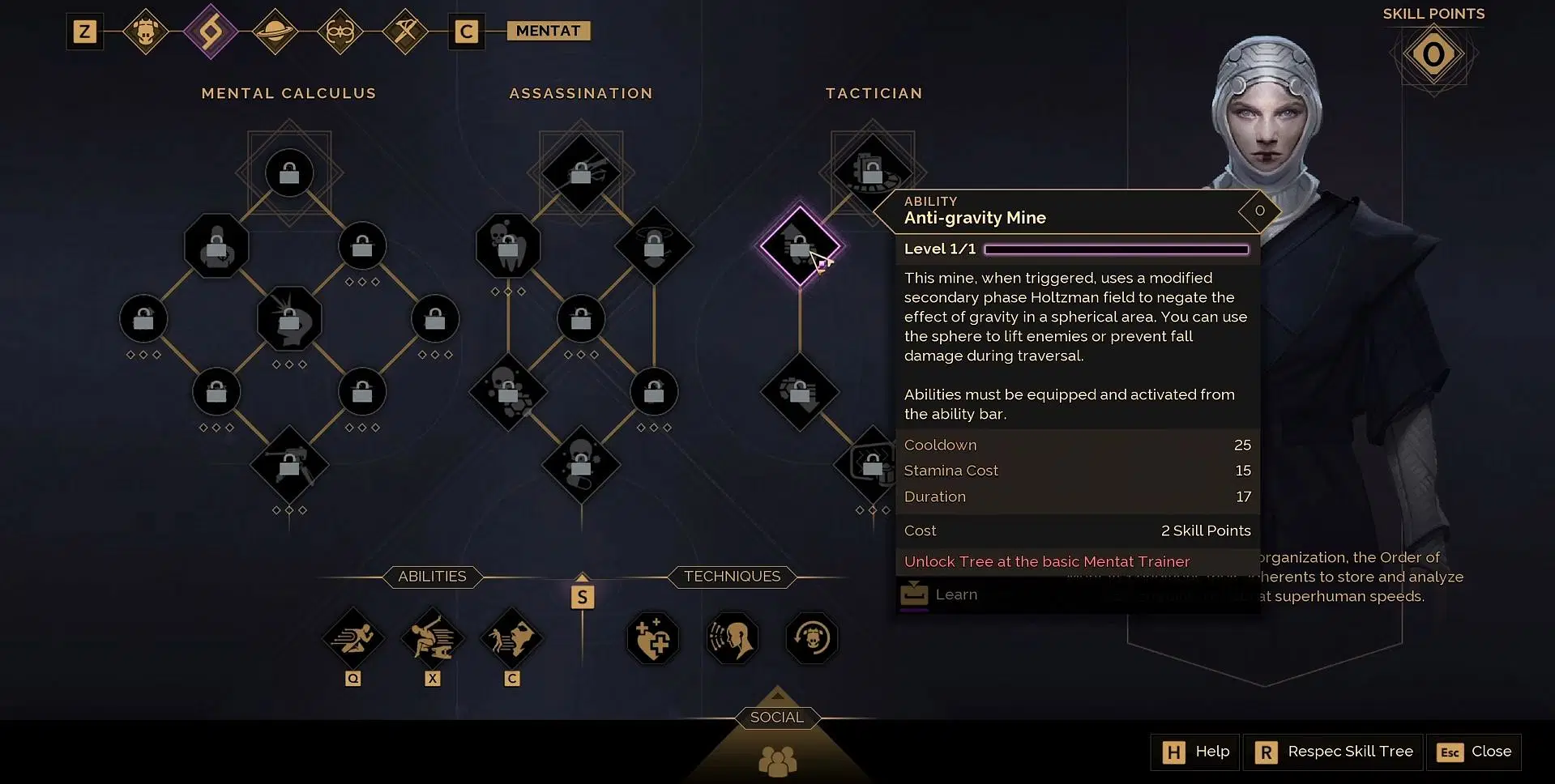Screen dimensions: 1555x784
Task: Select the head with sound waves technique
Action: (733, 638)
